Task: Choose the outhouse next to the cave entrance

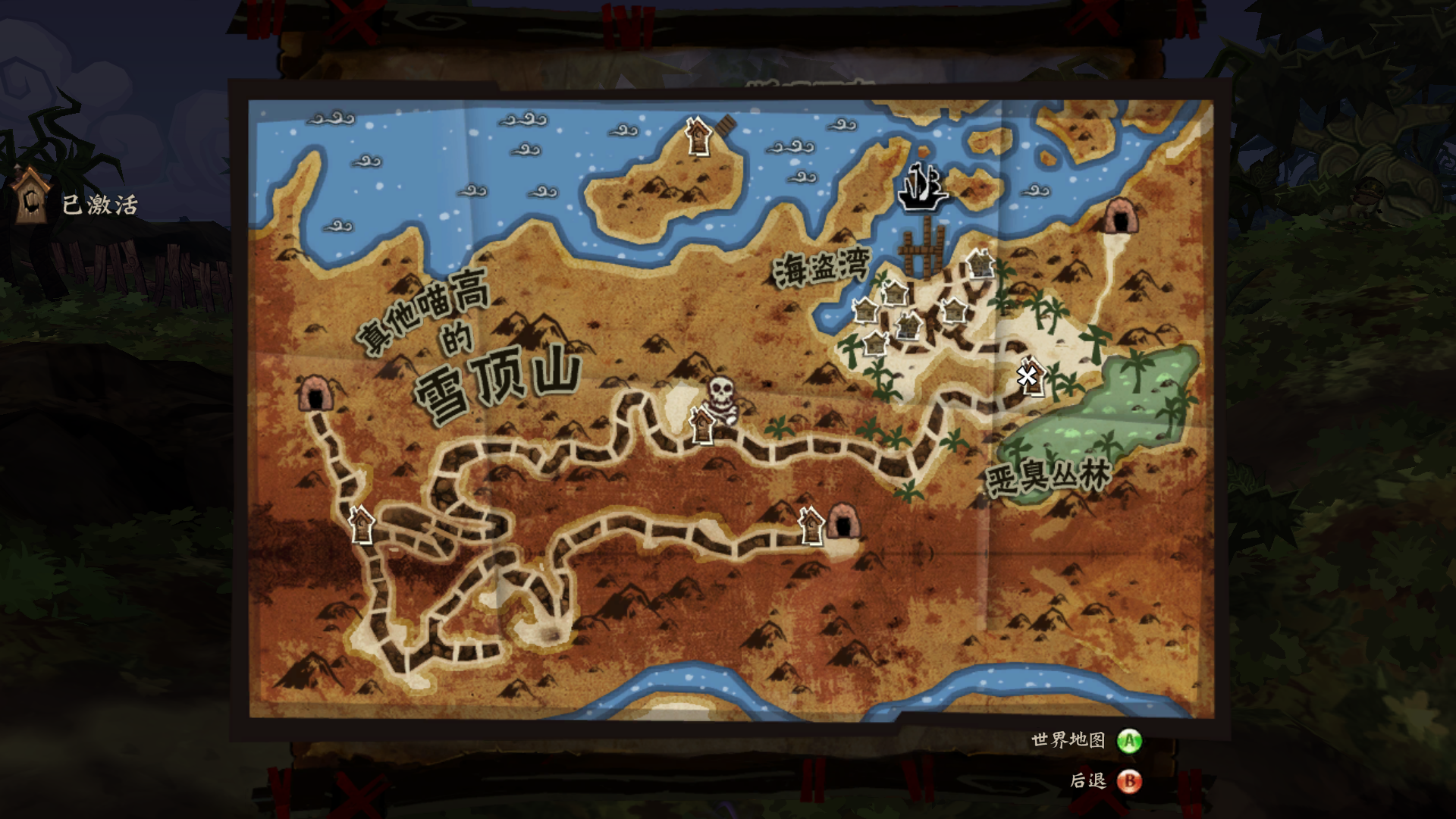Action: tap(811, 525)
